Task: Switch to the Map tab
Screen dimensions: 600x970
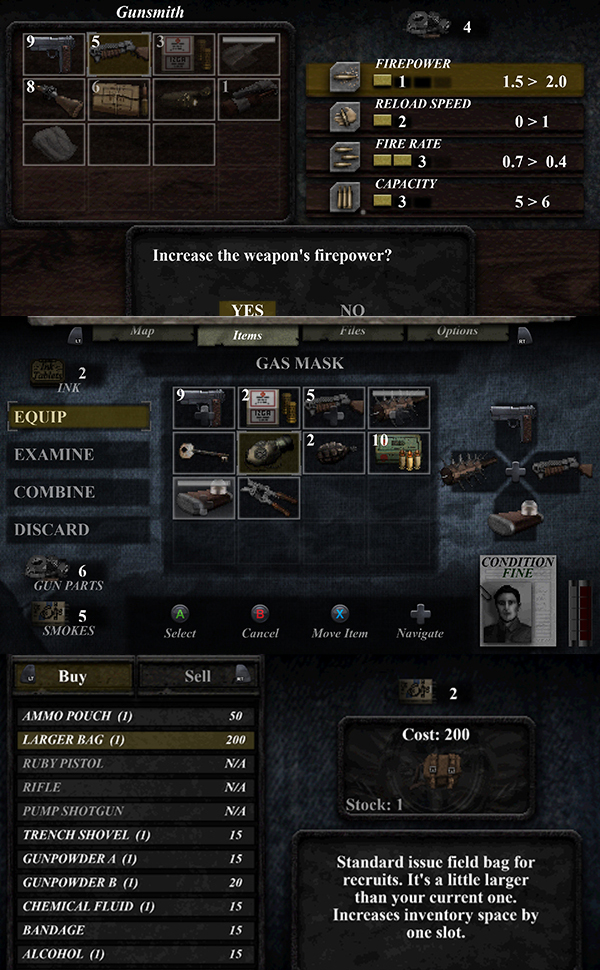Action: coord(142,332)
